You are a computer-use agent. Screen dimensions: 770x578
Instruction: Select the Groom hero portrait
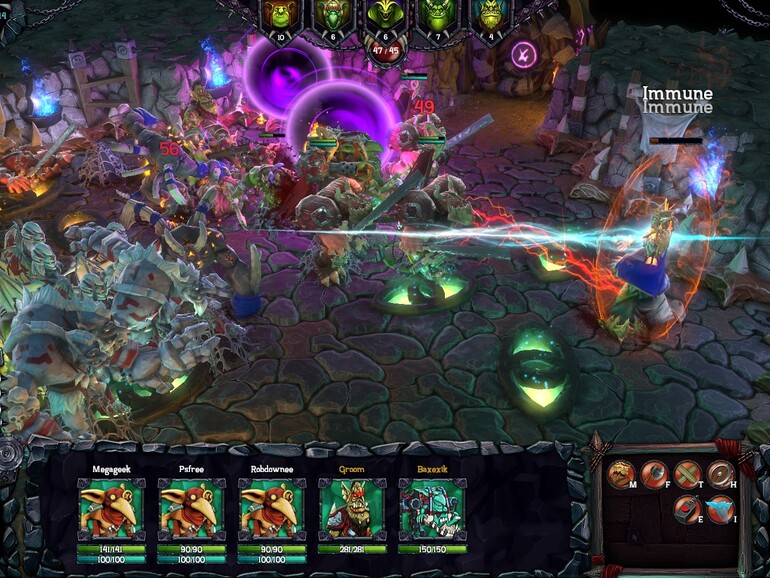pyautogui.click(x=351, y=508)
